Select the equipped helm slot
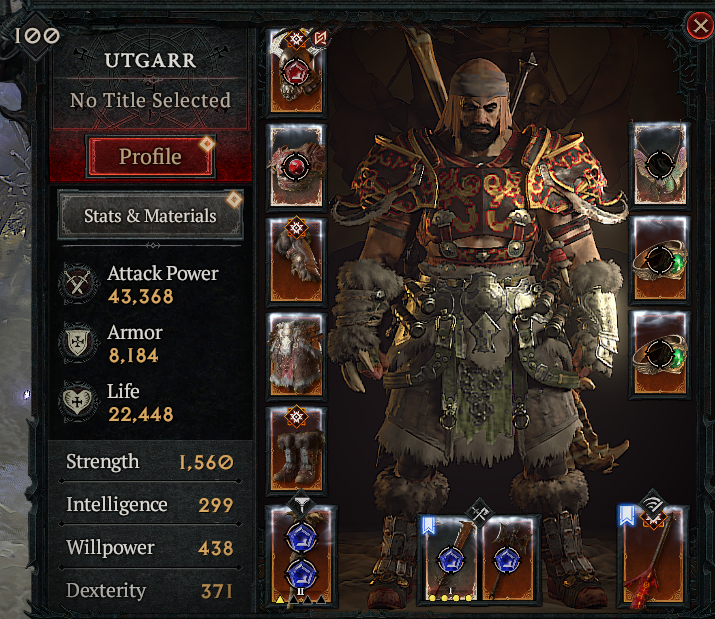The width and height of the screenshot is (715, 619). [297, 73]
